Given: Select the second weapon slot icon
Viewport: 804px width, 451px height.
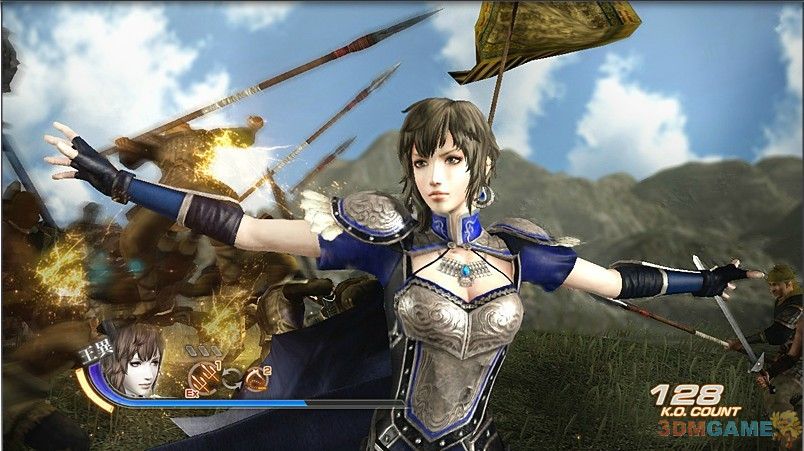Looking at the screenshot, I should pos(257,377).
